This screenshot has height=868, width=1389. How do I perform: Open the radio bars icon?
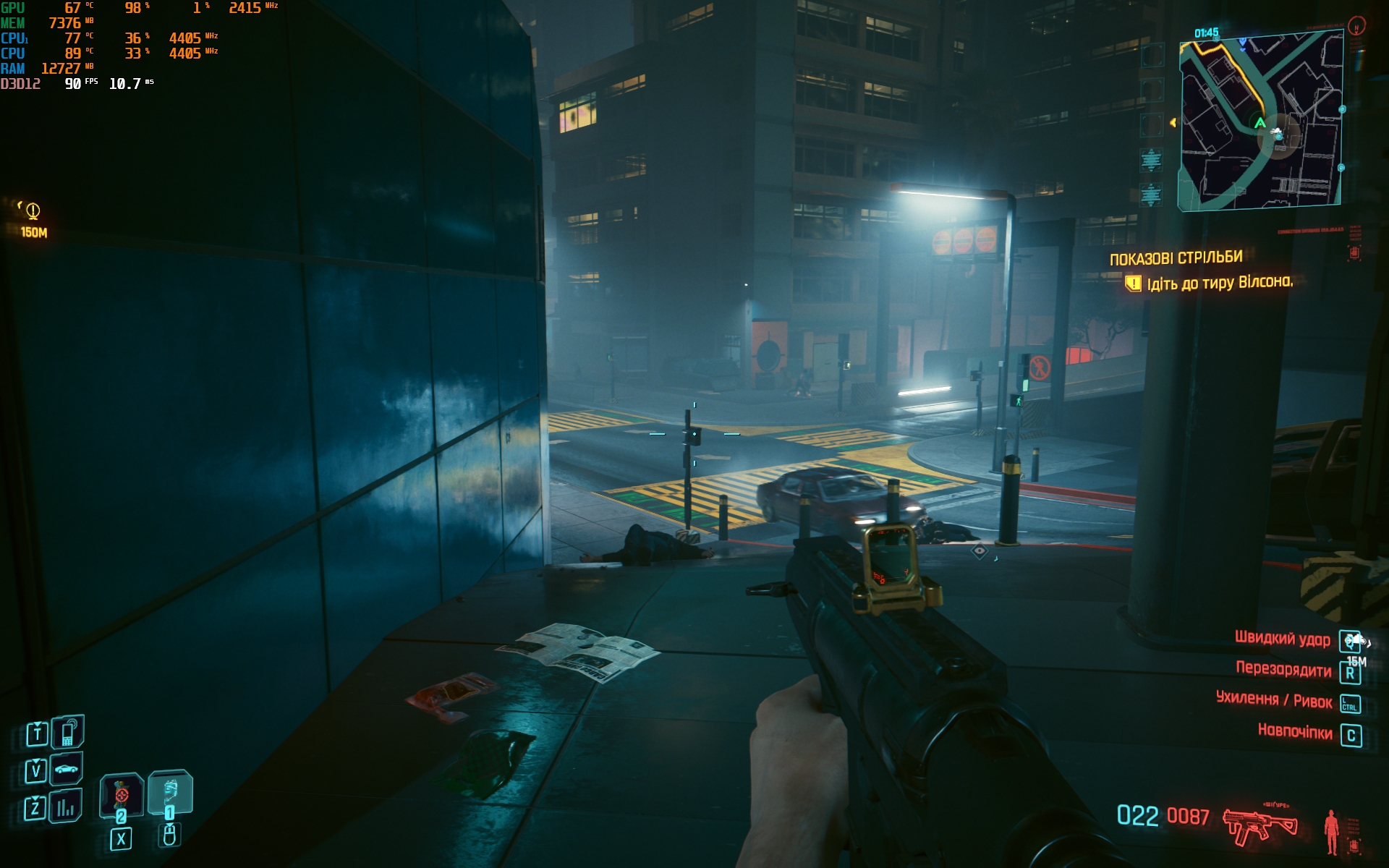pos(66,807)
